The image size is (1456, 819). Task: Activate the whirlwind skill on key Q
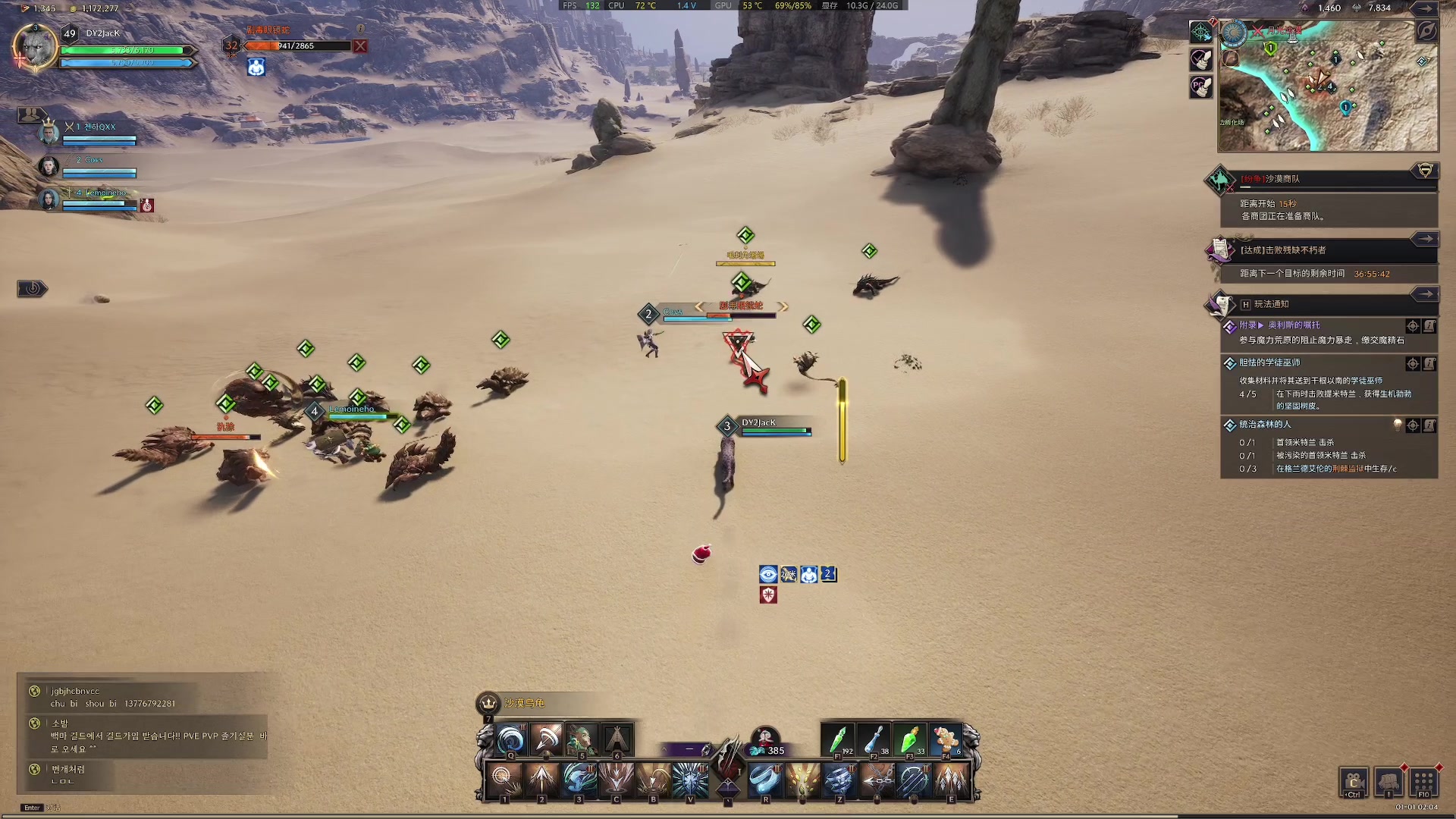(x=510, y=740)
